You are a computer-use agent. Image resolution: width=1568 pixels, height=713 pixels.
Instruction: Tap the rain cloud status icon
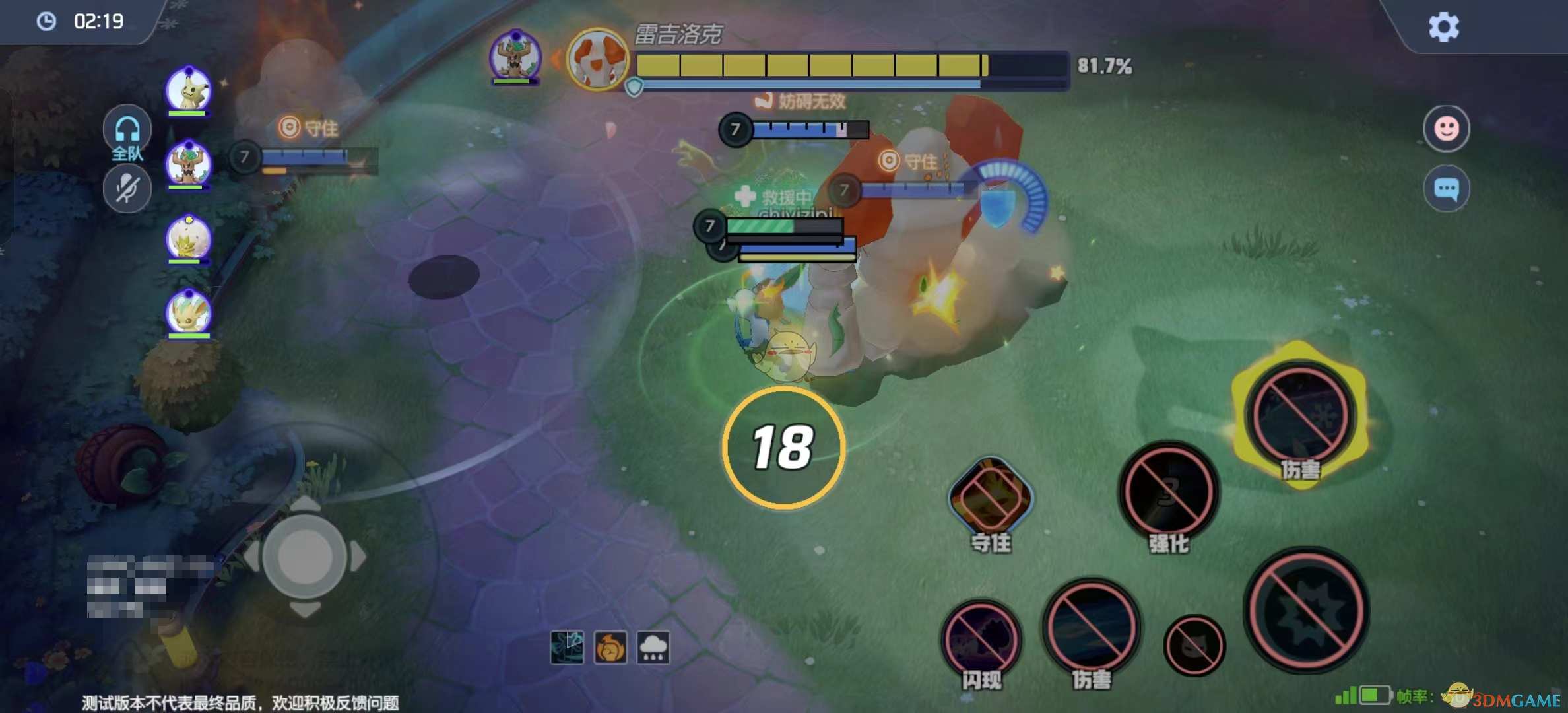[x=653, y=648]
